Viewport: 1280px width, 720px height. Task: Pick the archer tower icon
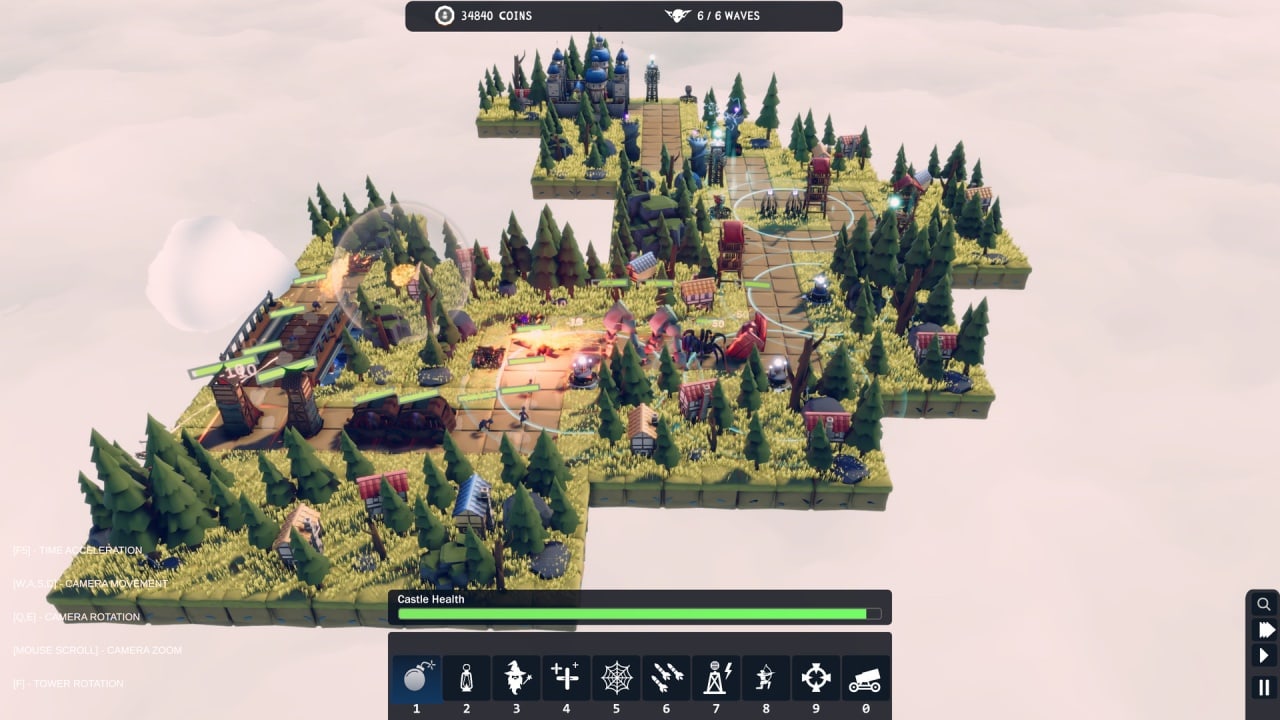(x=766, y=678)
